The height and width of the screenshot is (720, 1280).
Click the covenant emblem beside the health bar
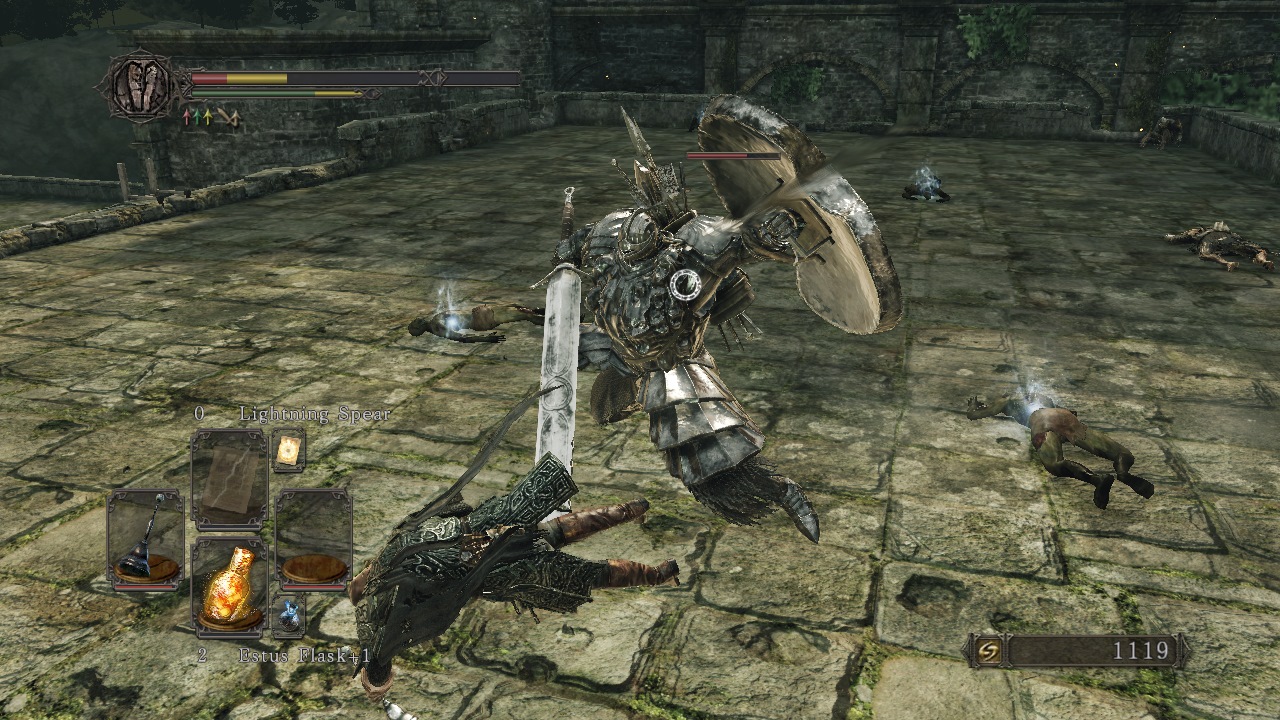[140, 87]
